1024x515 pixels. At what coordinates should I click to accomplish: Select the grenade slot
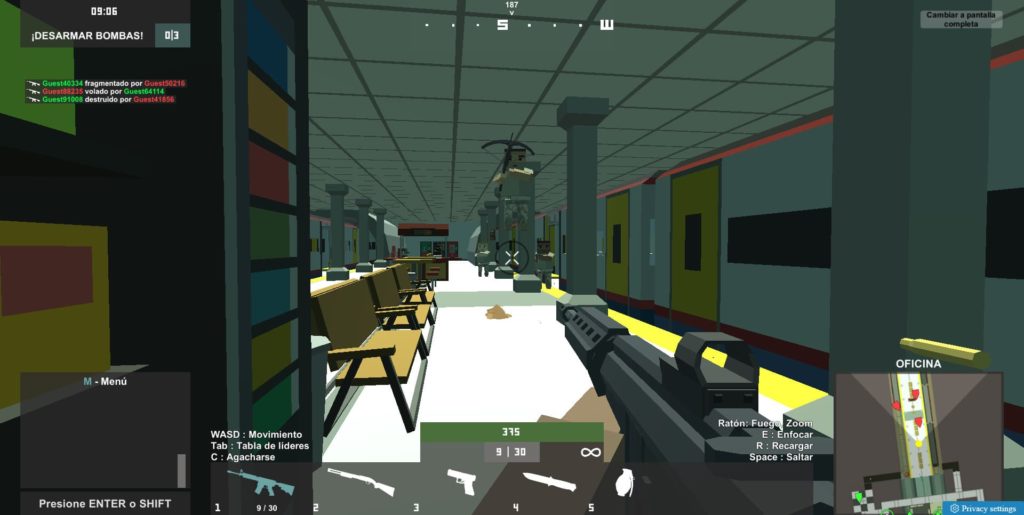click(x=625, y=483)
